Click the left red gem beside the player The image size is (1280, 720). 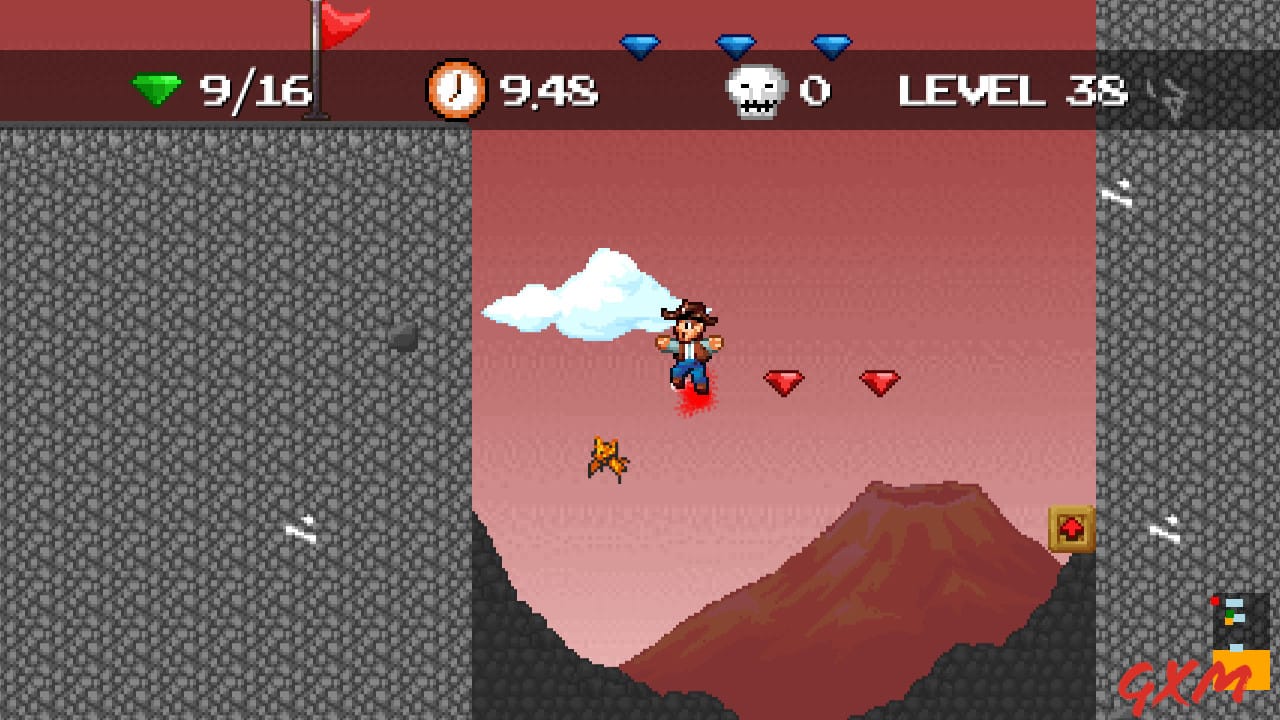[786, 380]
